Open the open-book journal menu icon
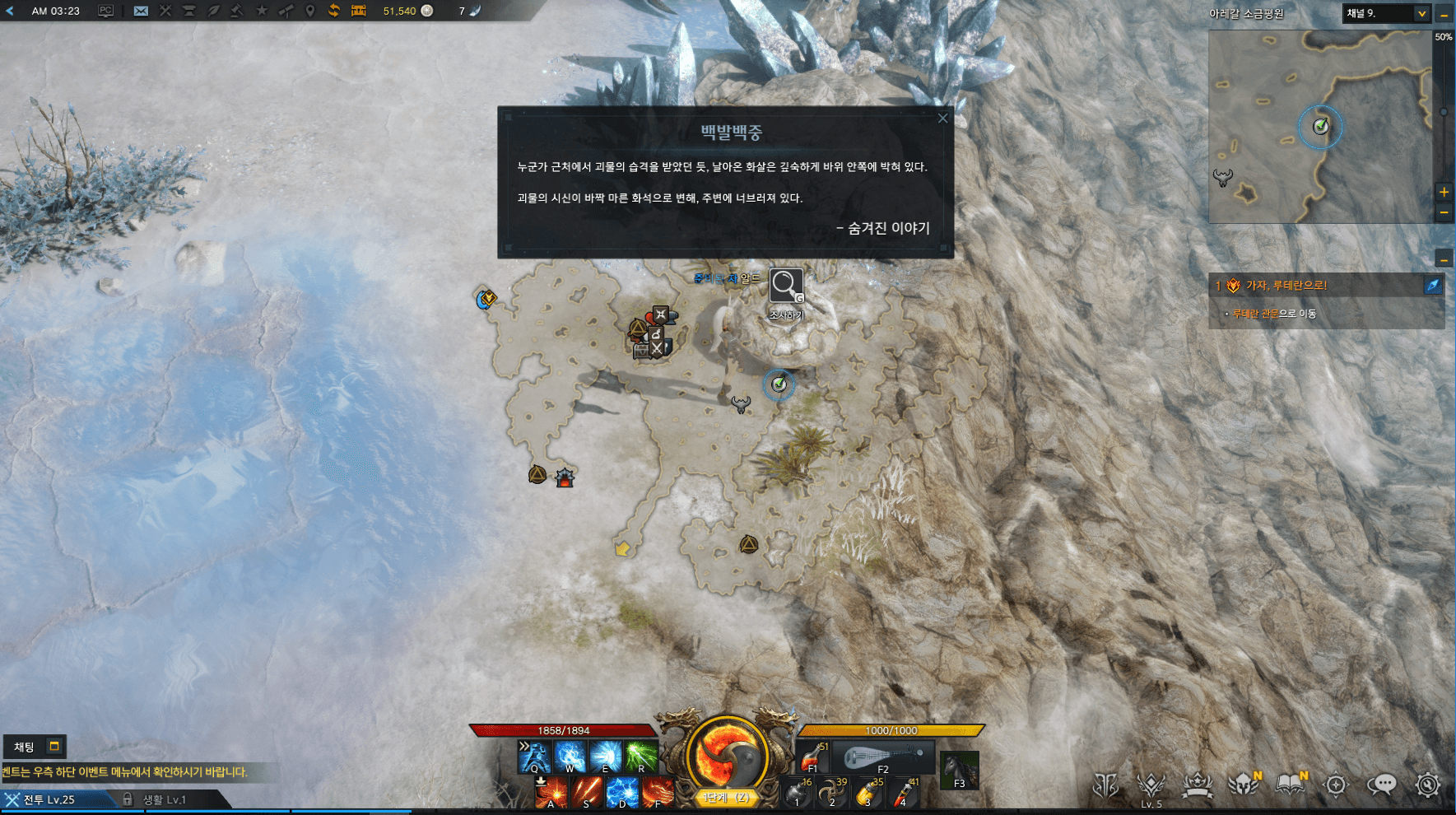Image resolution: width=1456 pixels, height=815 pixels. [1290, 785]
